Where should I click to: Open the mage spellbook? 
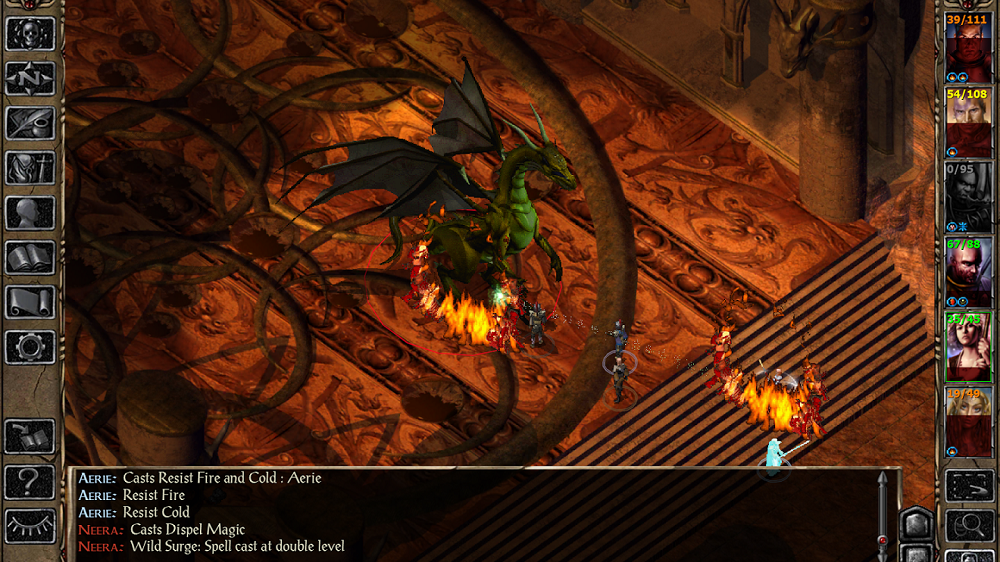click(x=30, y=257)
